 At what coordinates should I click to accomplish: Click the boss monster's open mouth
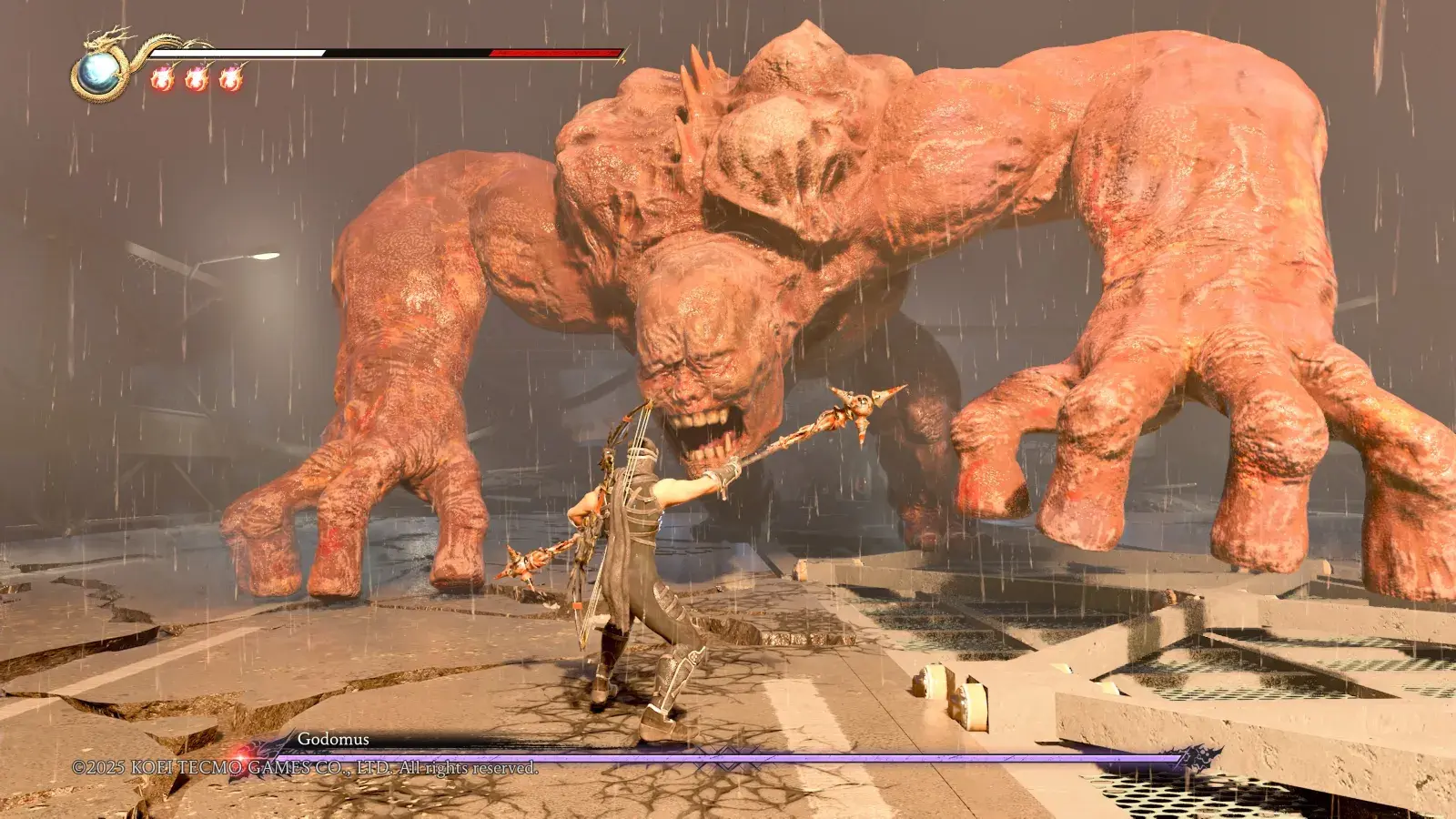coord(705,437)
